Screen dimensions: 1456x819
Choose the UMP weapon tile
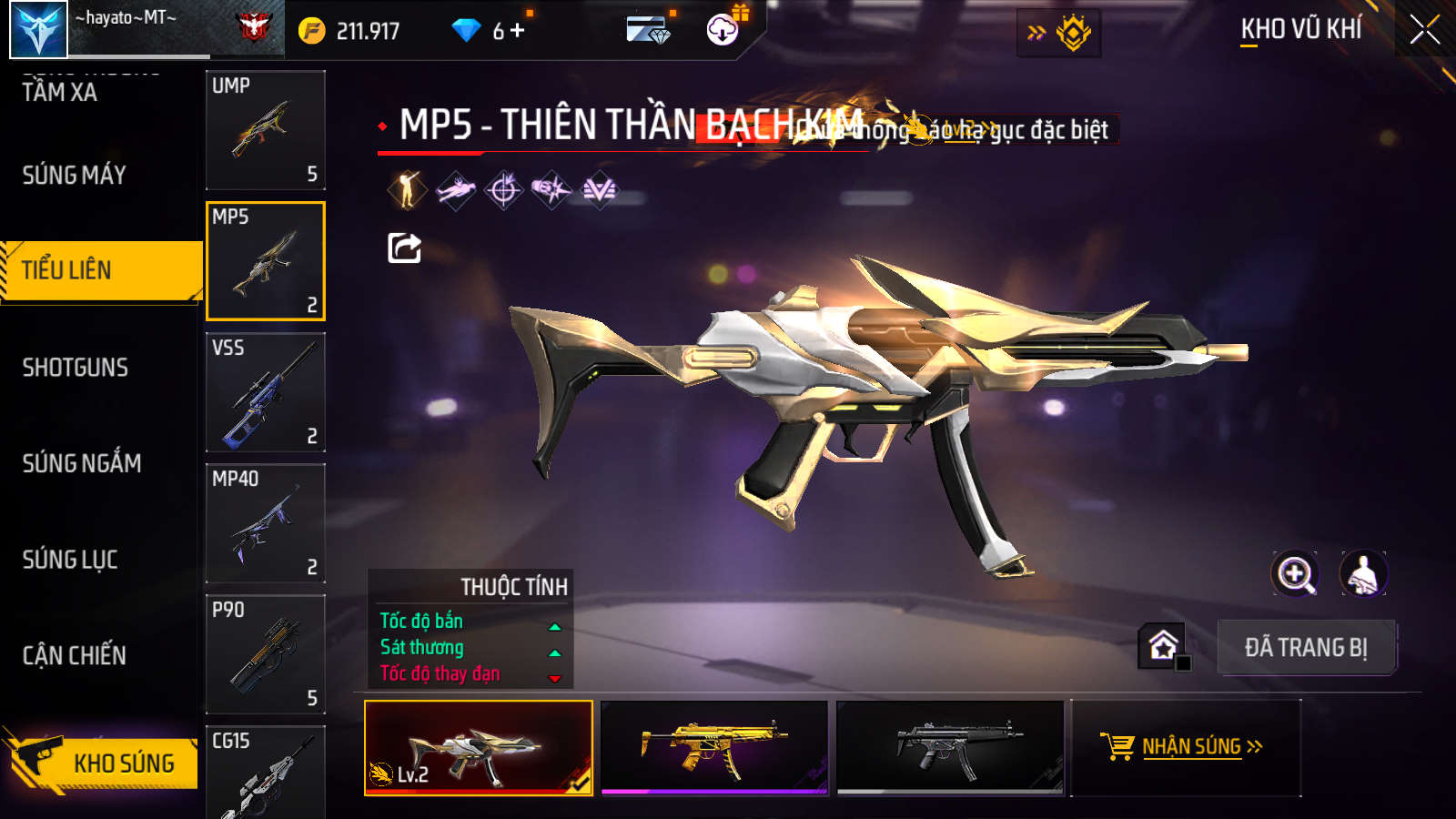point(266,130)
